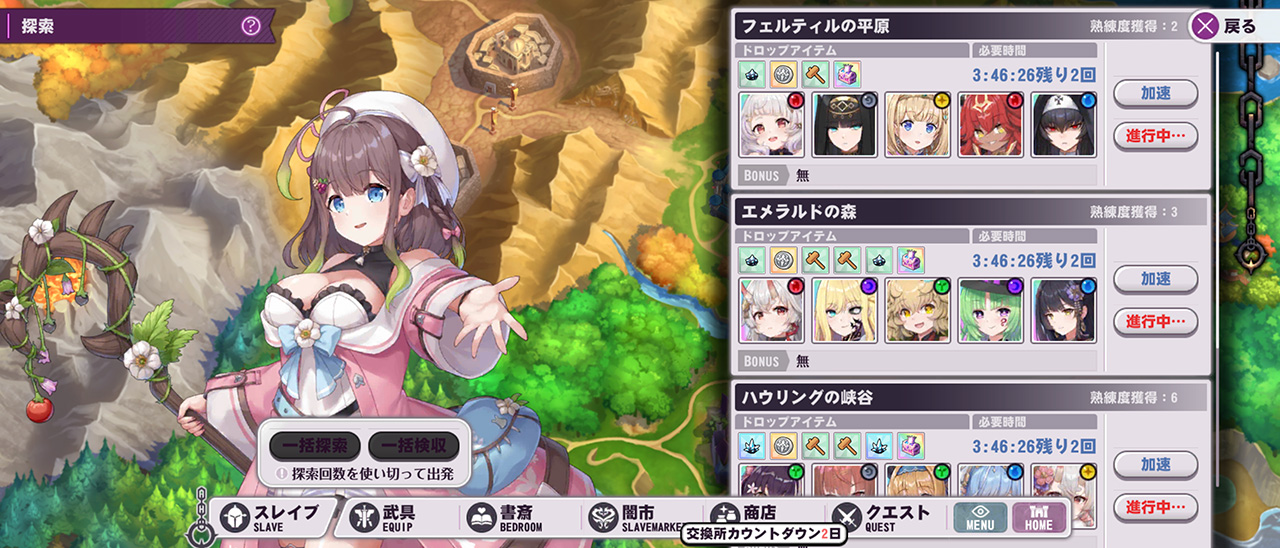Click 進行中 for エメラルドの森
Image resolution: width=1280 pixels, height=548 pixels.
[1155, 321]
